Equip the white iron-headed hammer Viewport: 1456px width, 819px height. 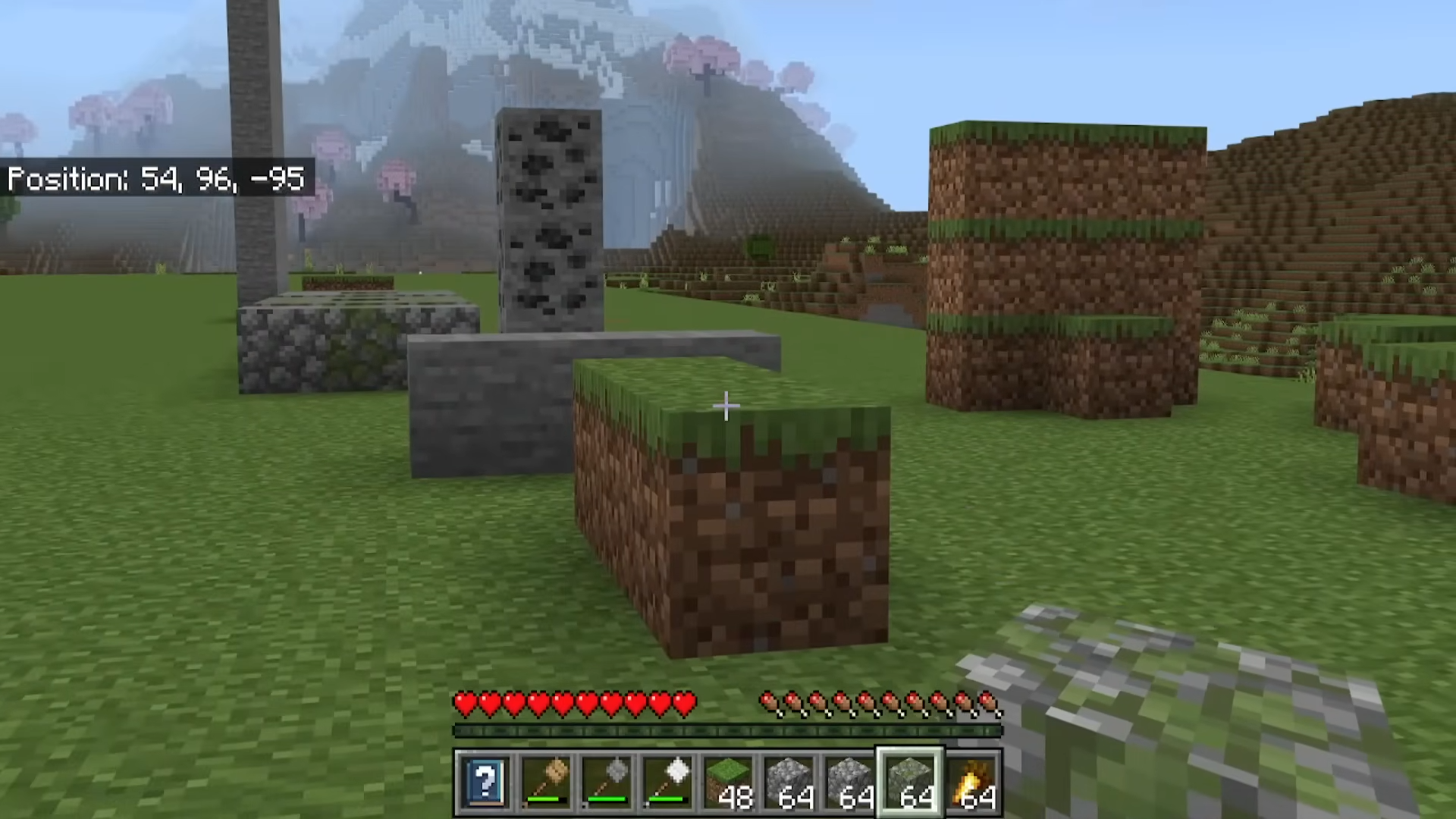click(667, 780)
